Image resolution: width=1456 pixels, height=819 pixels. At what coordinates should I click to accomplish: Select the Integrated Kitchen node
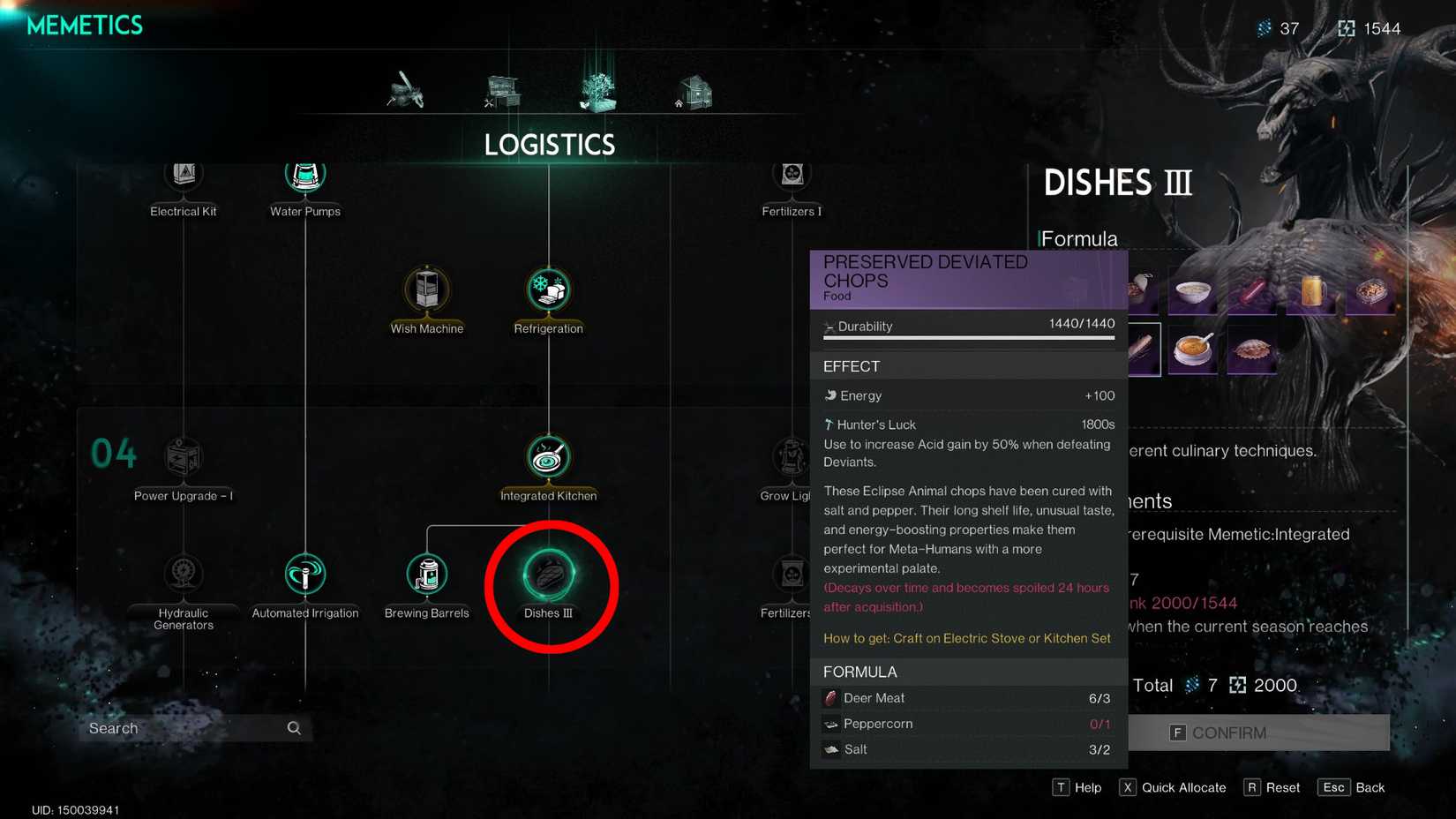tap(548, 457)
